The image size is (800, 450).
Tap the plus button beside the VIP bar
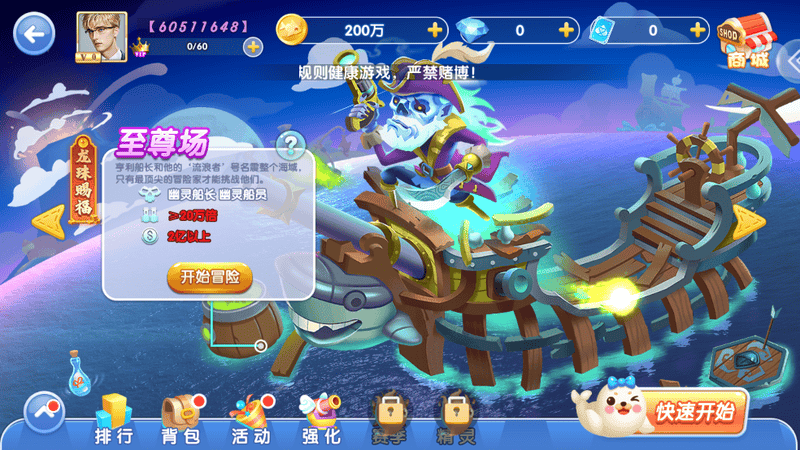coord(253,46)
